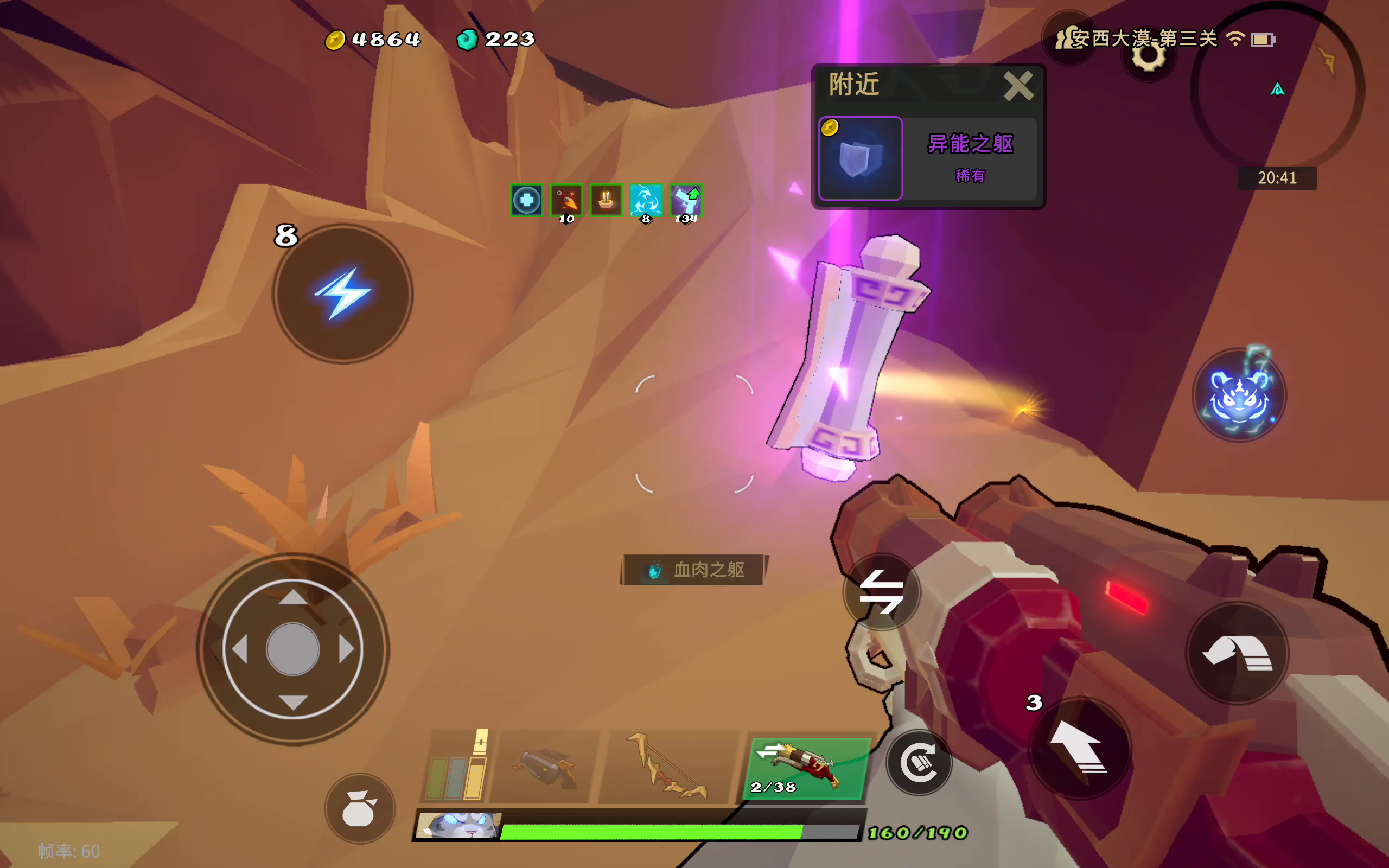Tap the tiger character portrait
The width and height of the screenshot is (1389, 868).
(458, 825)
